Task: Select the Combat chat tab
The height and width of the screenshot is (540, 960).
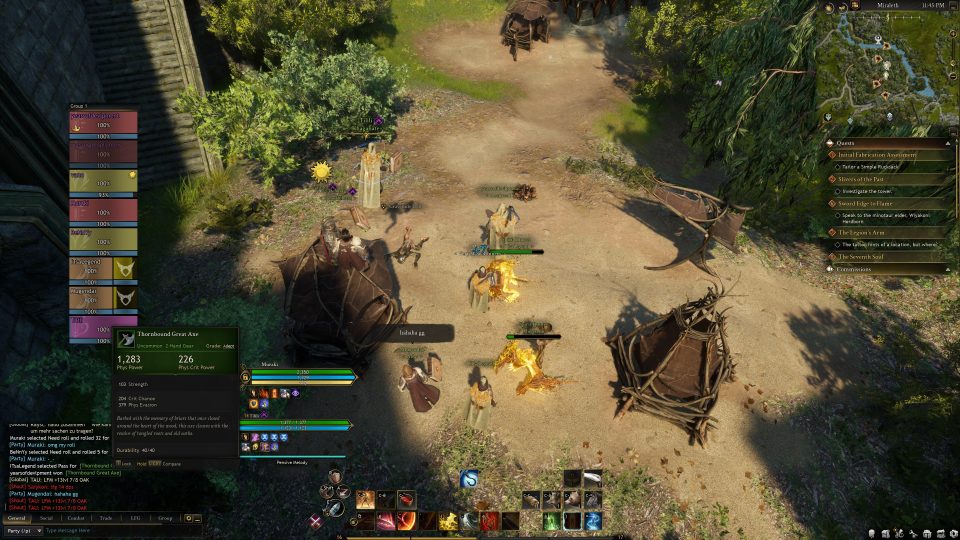Action: point(76,519)
